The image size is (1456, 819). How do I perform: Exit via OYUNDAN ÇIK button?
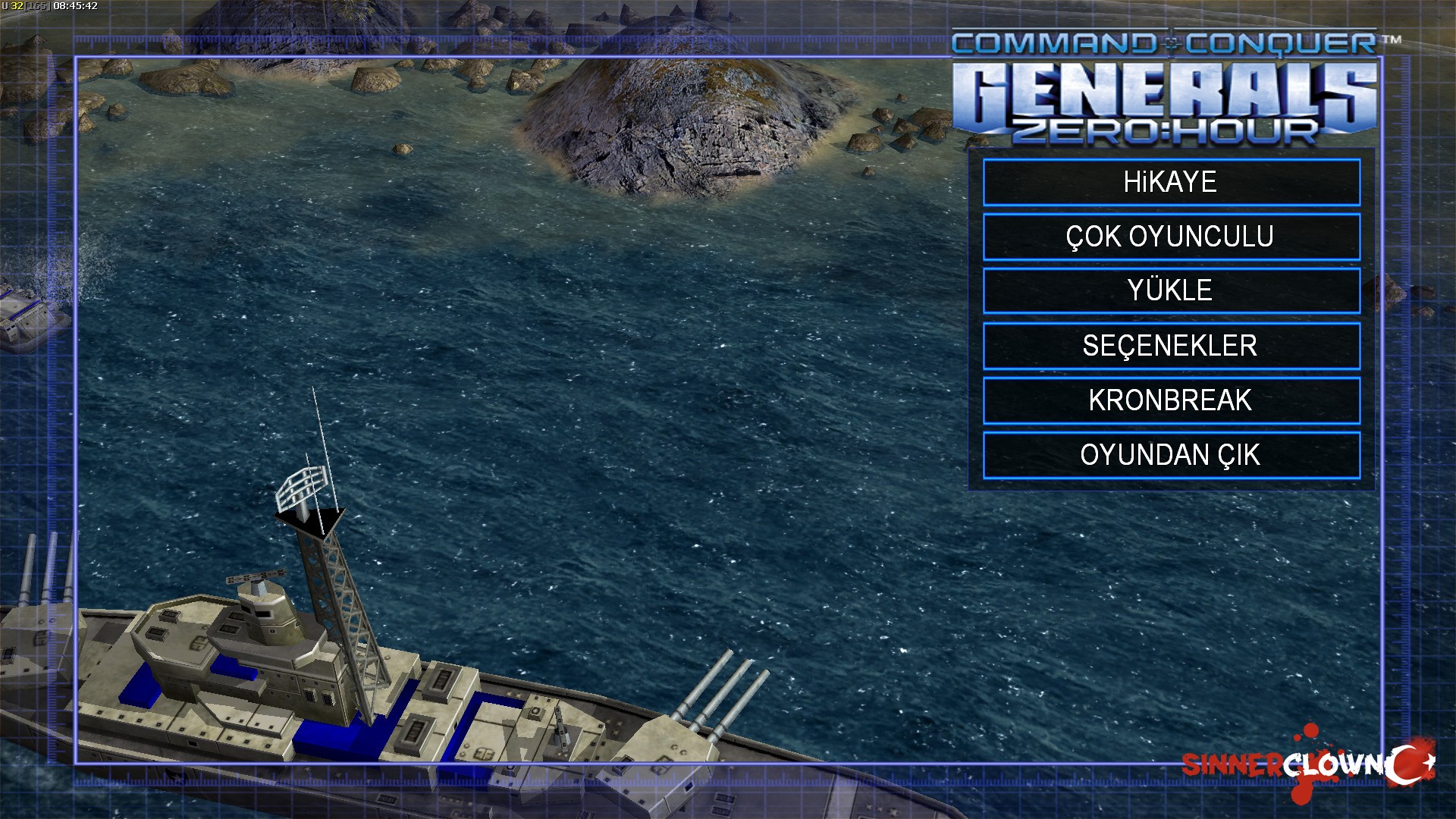pyautogui.click(x=1171, y=455)
